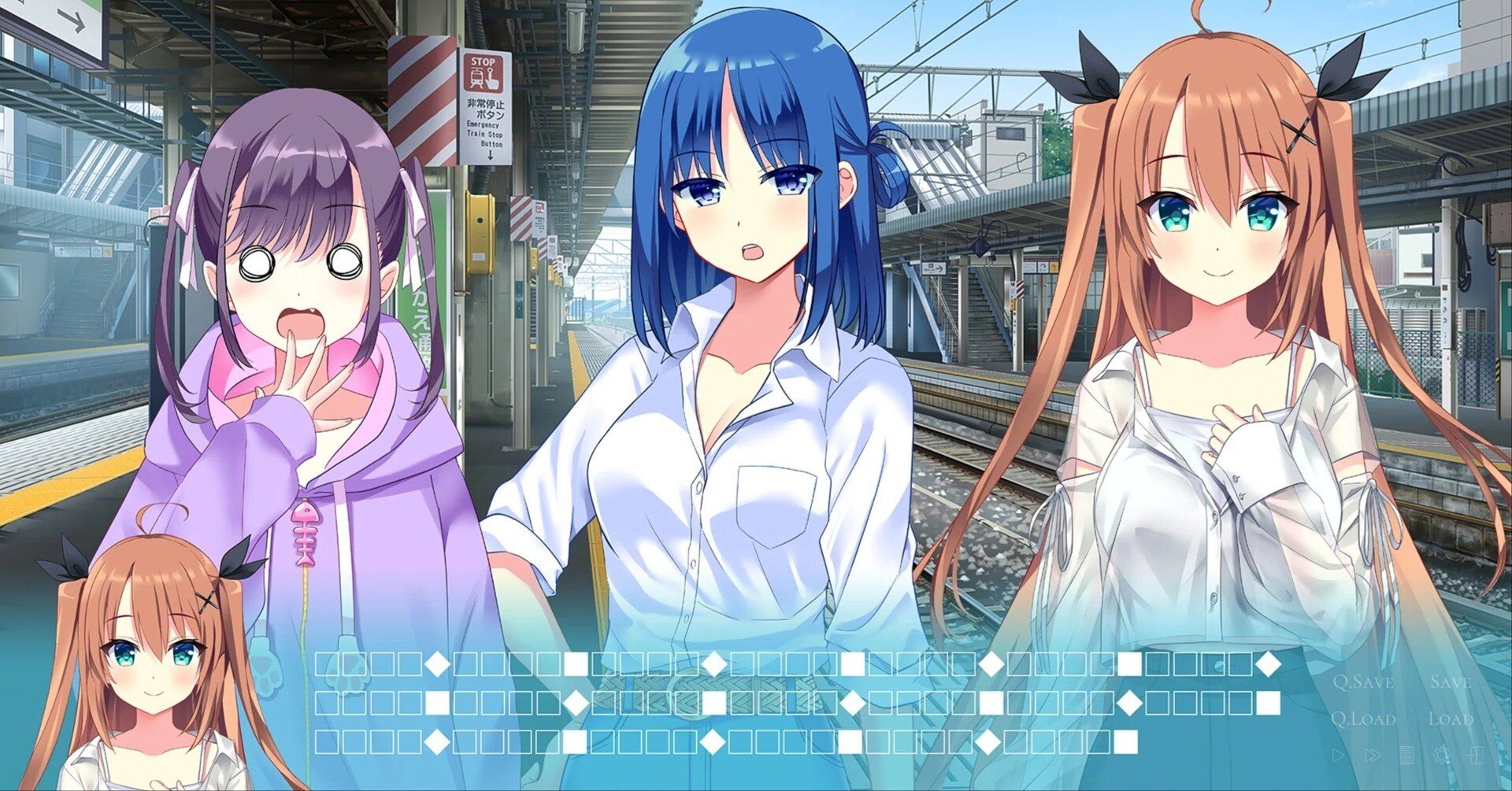Quick load via the Q.Load button
This screenshot has height=791, width=1512.
pyautogui.click(x=1365, y=718)
